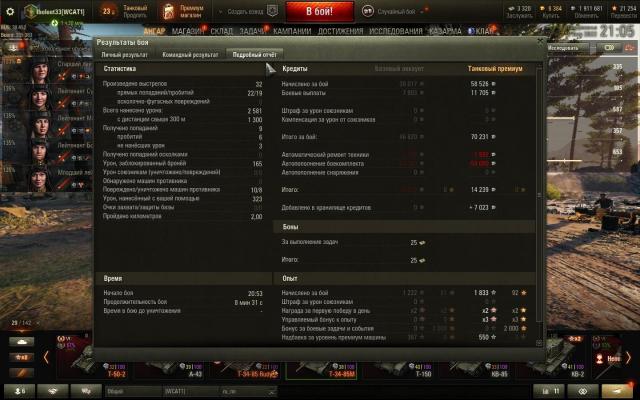Open the ЗАДАЧИ menu

[x=254, y=31]
